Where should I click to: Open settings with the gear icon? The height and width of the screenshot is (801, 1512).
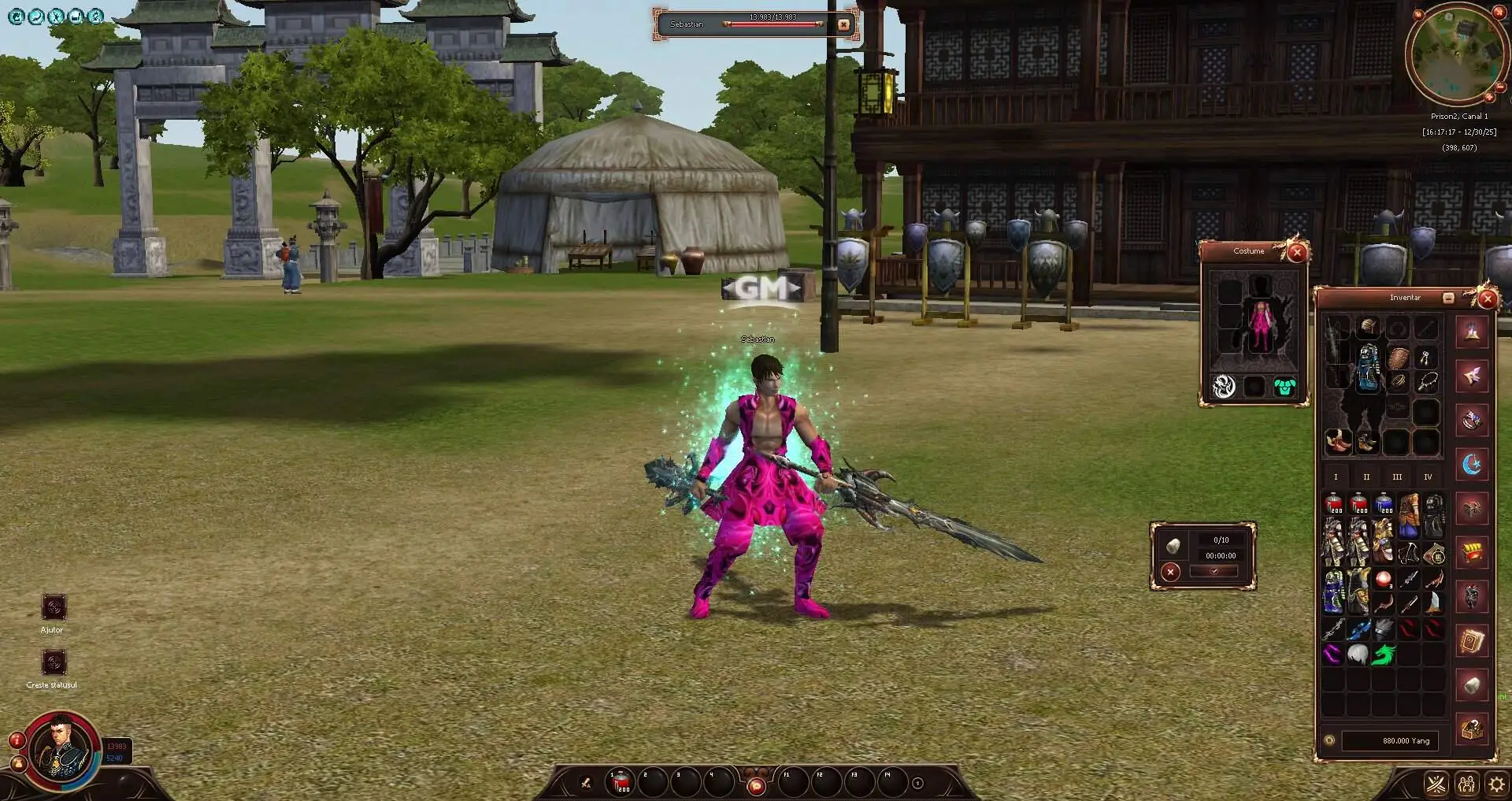1495,784
